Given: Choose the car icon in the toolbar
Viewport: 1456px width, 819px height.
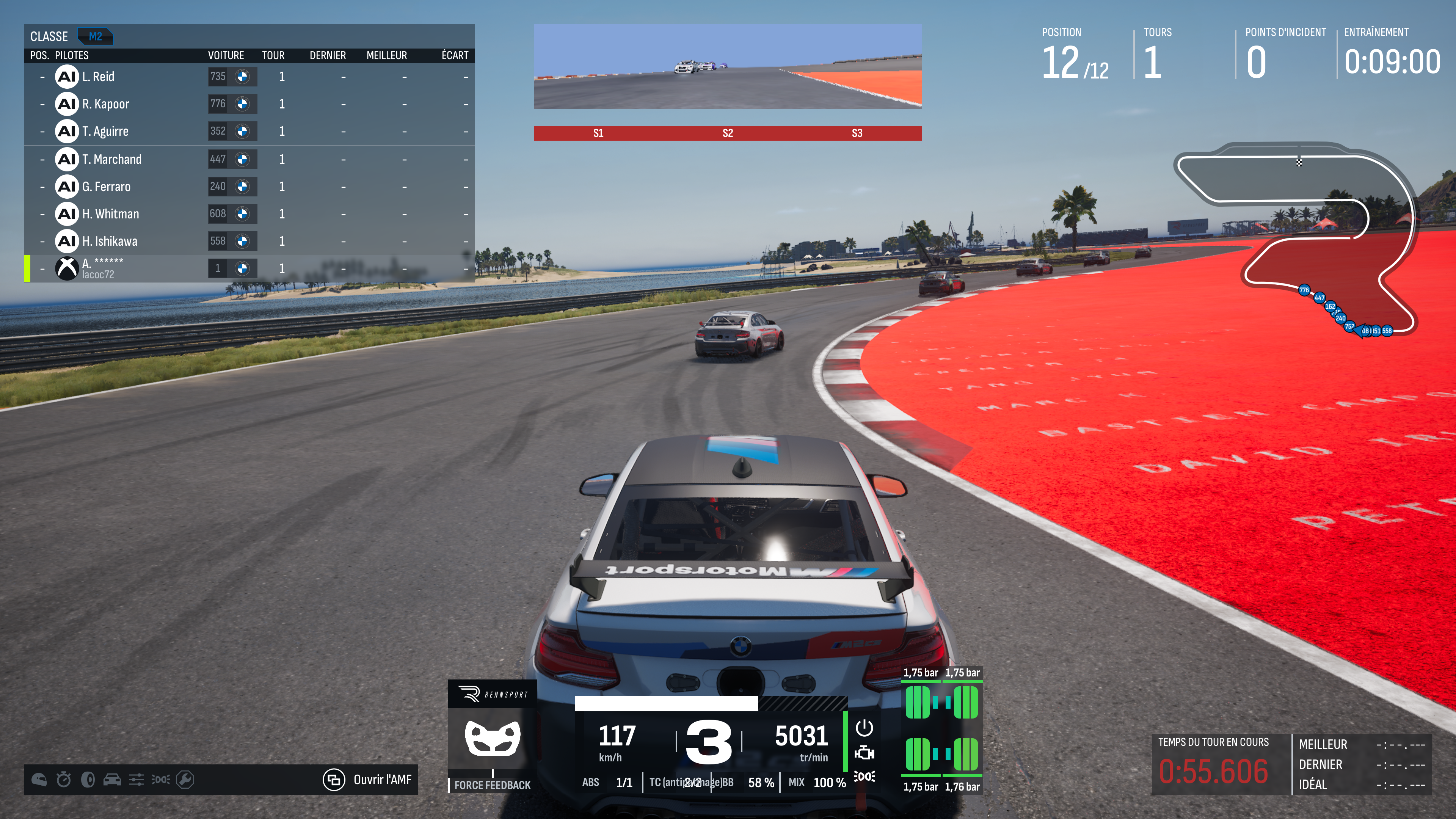Looking at the screenshot, I should pyautogui.click(x=112, y=780).
